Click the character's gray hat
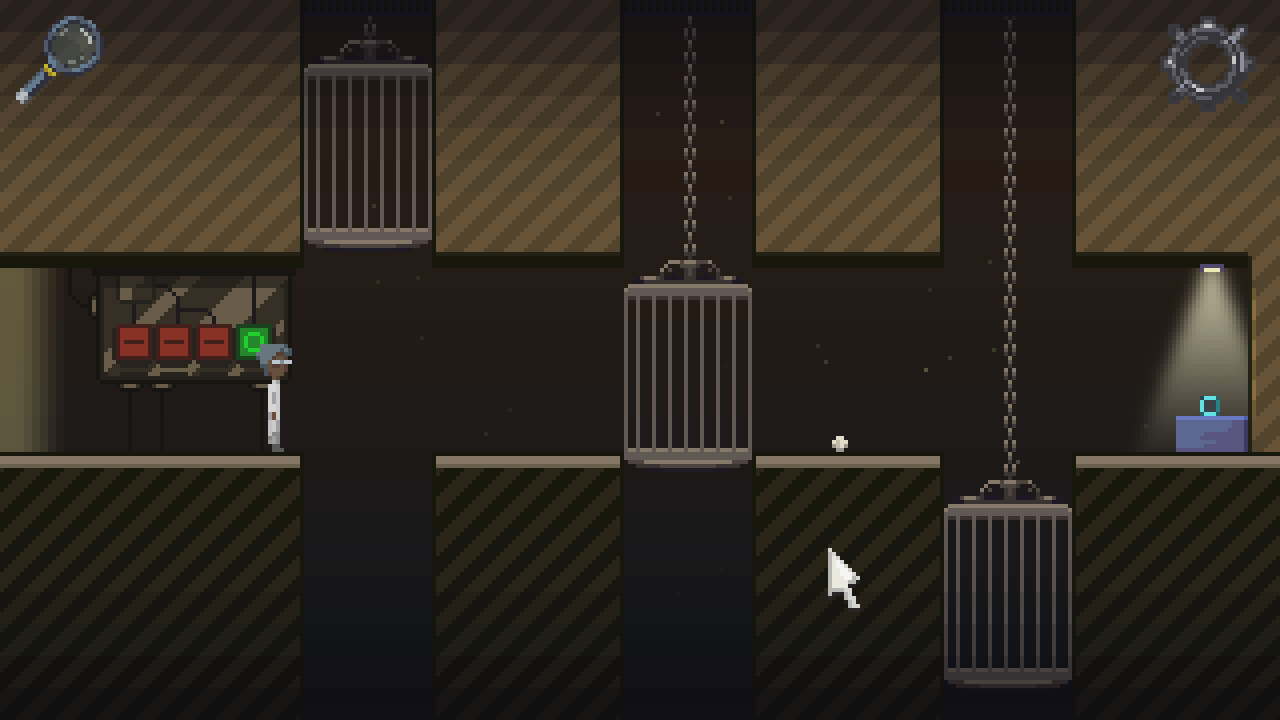This screenshot has width=1280, height=720. 272,350
